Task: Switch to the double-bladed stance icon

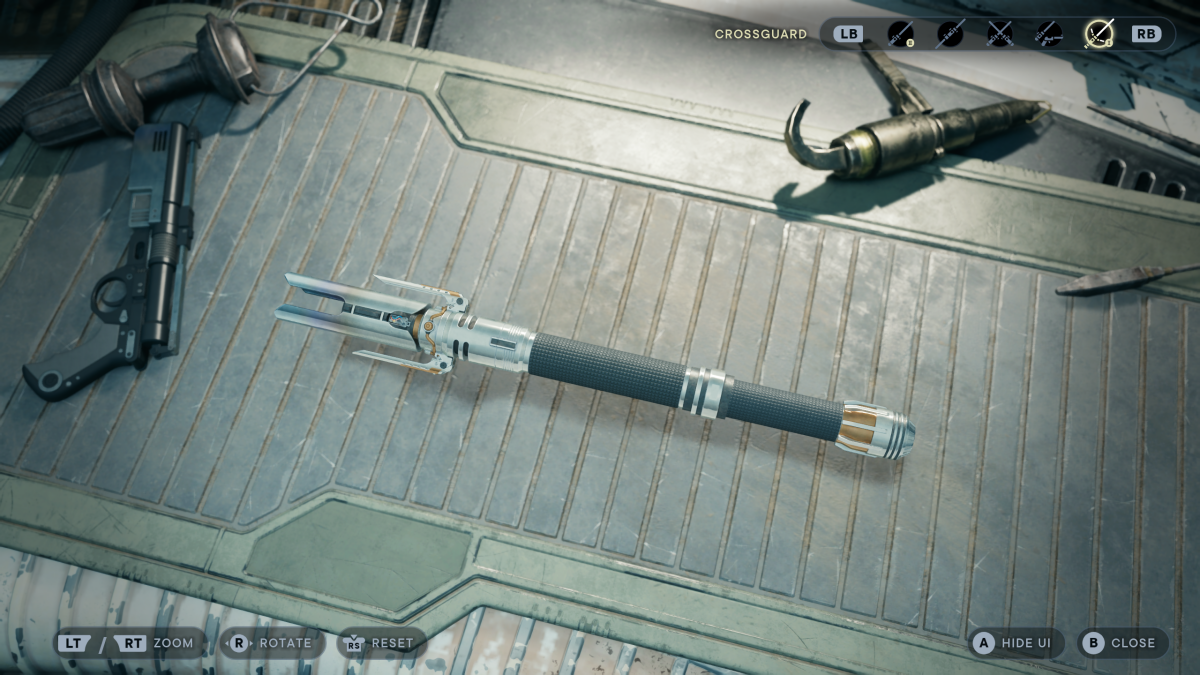Action: (950, 34)
